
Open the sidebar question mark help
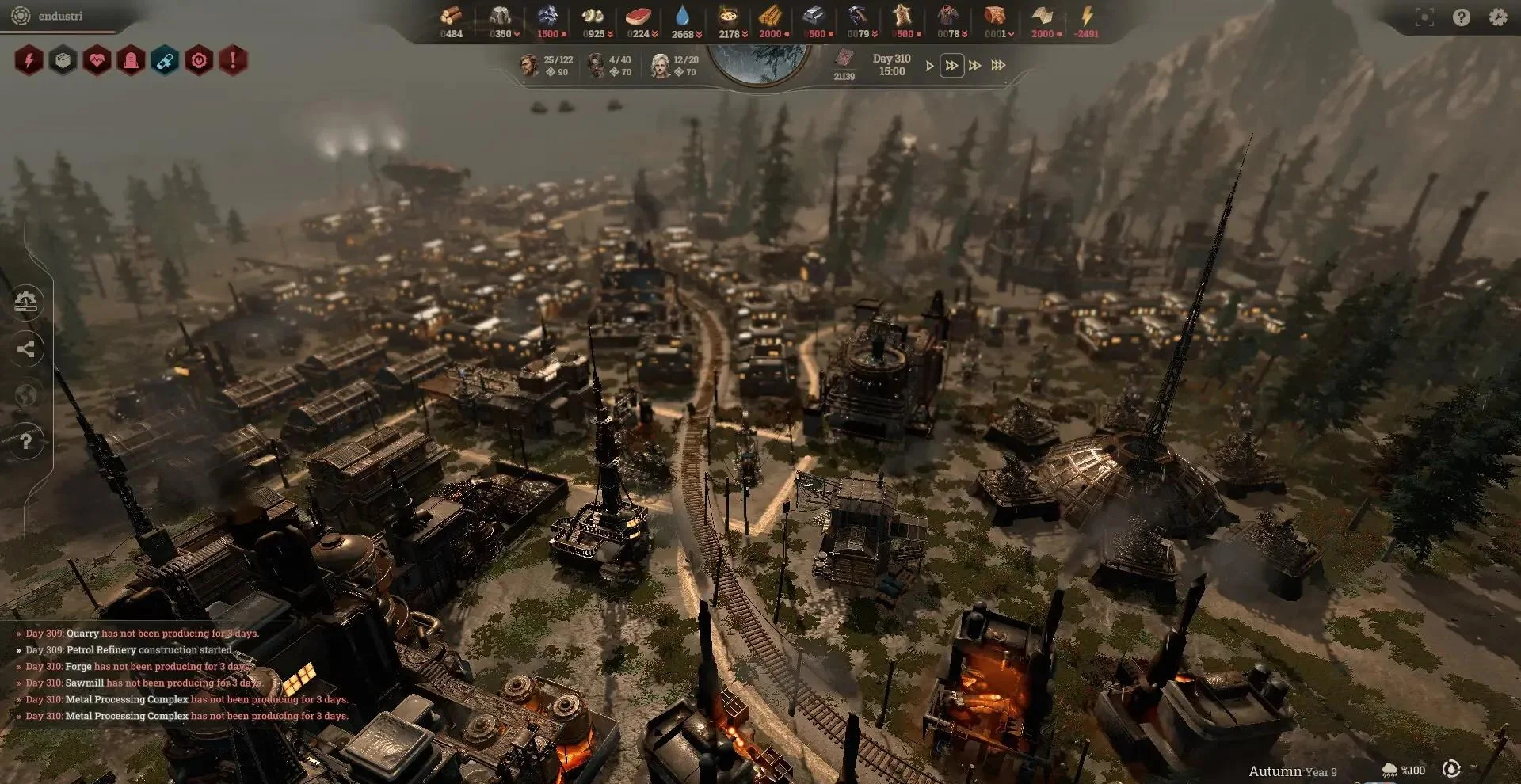coord(26,441)
